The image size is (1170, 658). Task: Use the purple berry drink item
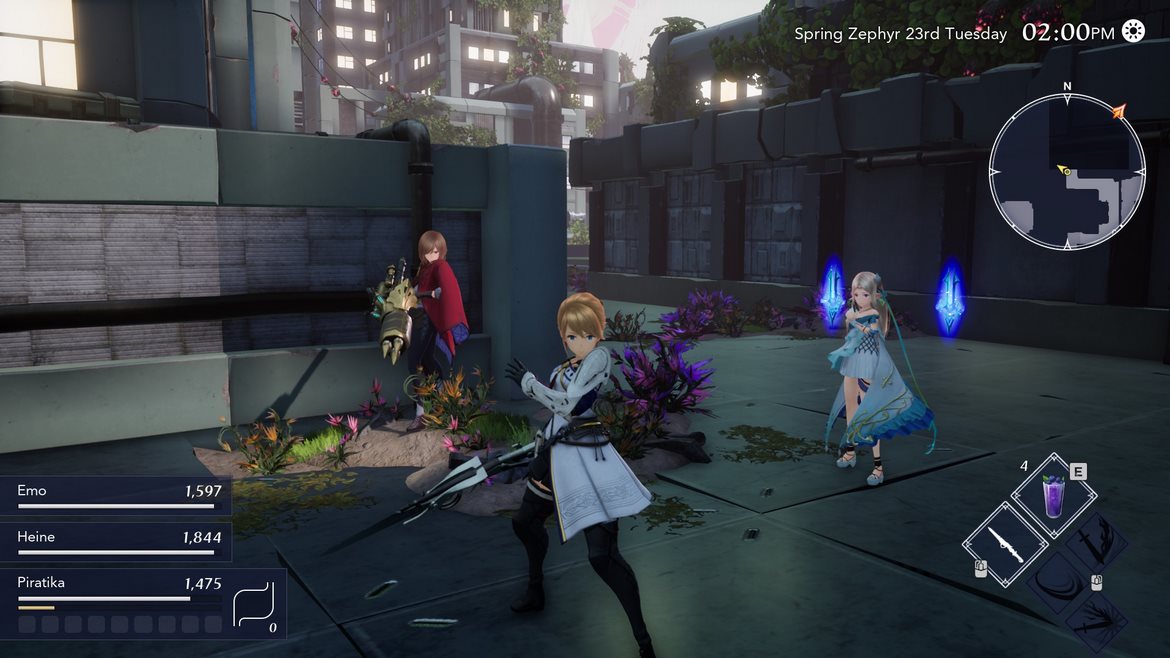click(1053, 496)
